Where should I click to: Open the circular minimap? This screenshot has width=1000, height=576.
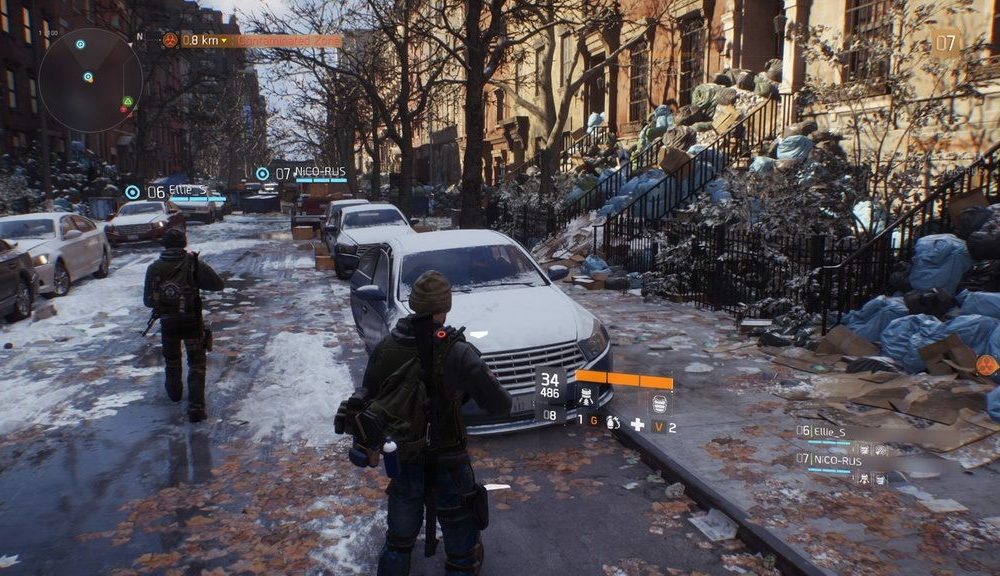pos(90,80)
